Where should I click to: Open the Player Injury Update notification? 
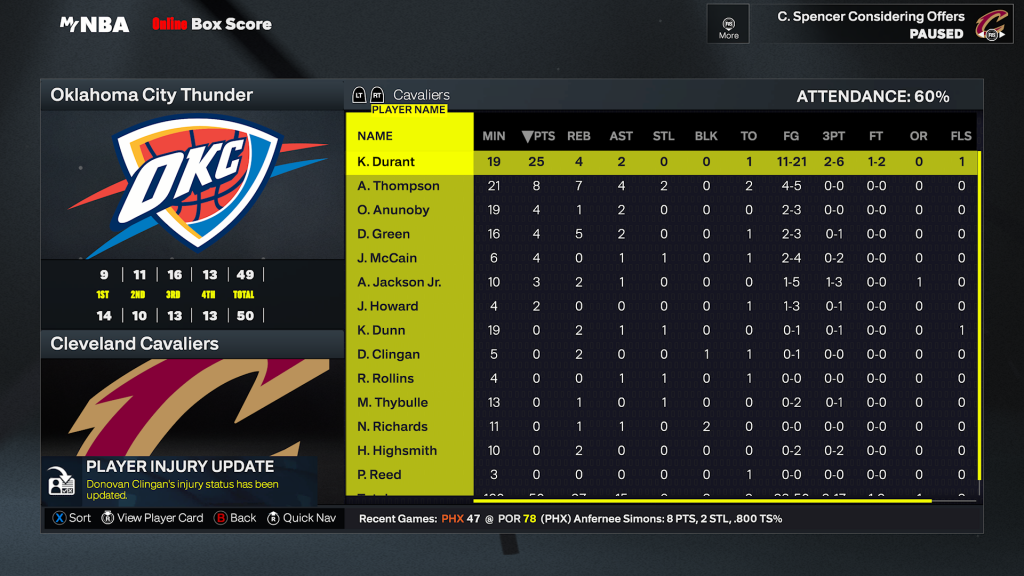click(x=180, y=481)
